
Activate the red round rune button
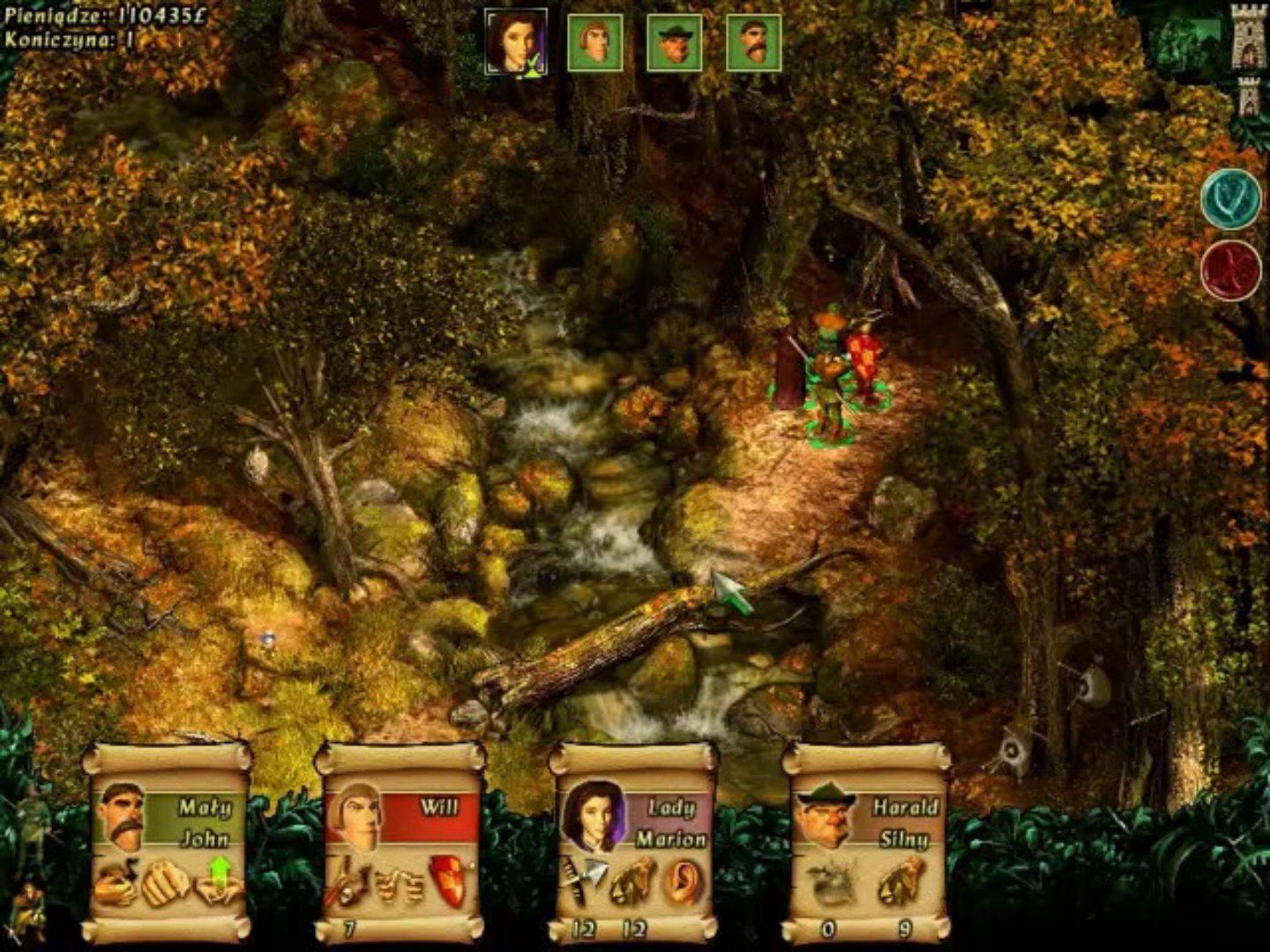tap(1231, 271)
